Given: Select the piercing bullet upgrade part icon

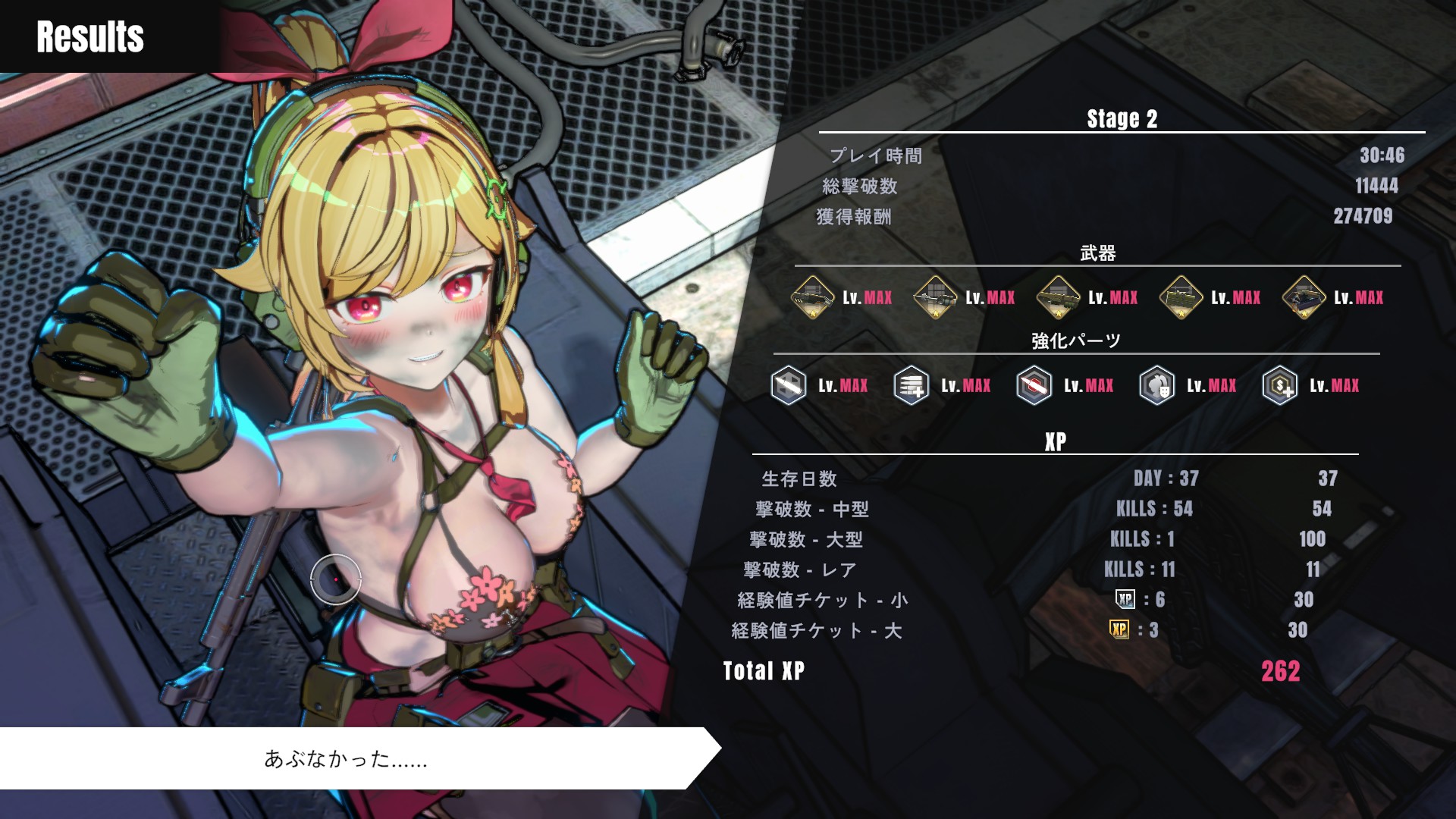Looking at the screenshot, I should 789,385.
